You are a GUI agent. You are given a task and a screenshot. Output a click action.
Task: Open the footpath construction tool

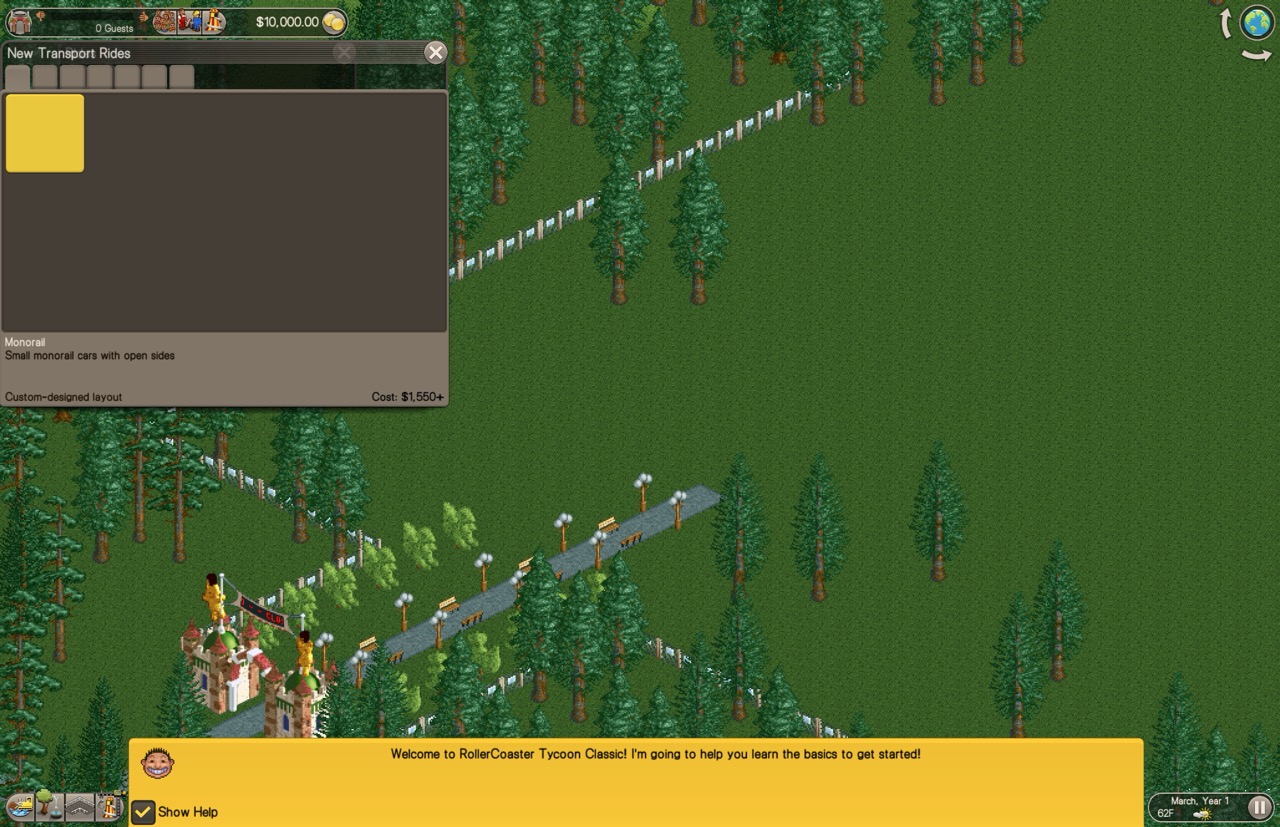click(x=79, y=806)
